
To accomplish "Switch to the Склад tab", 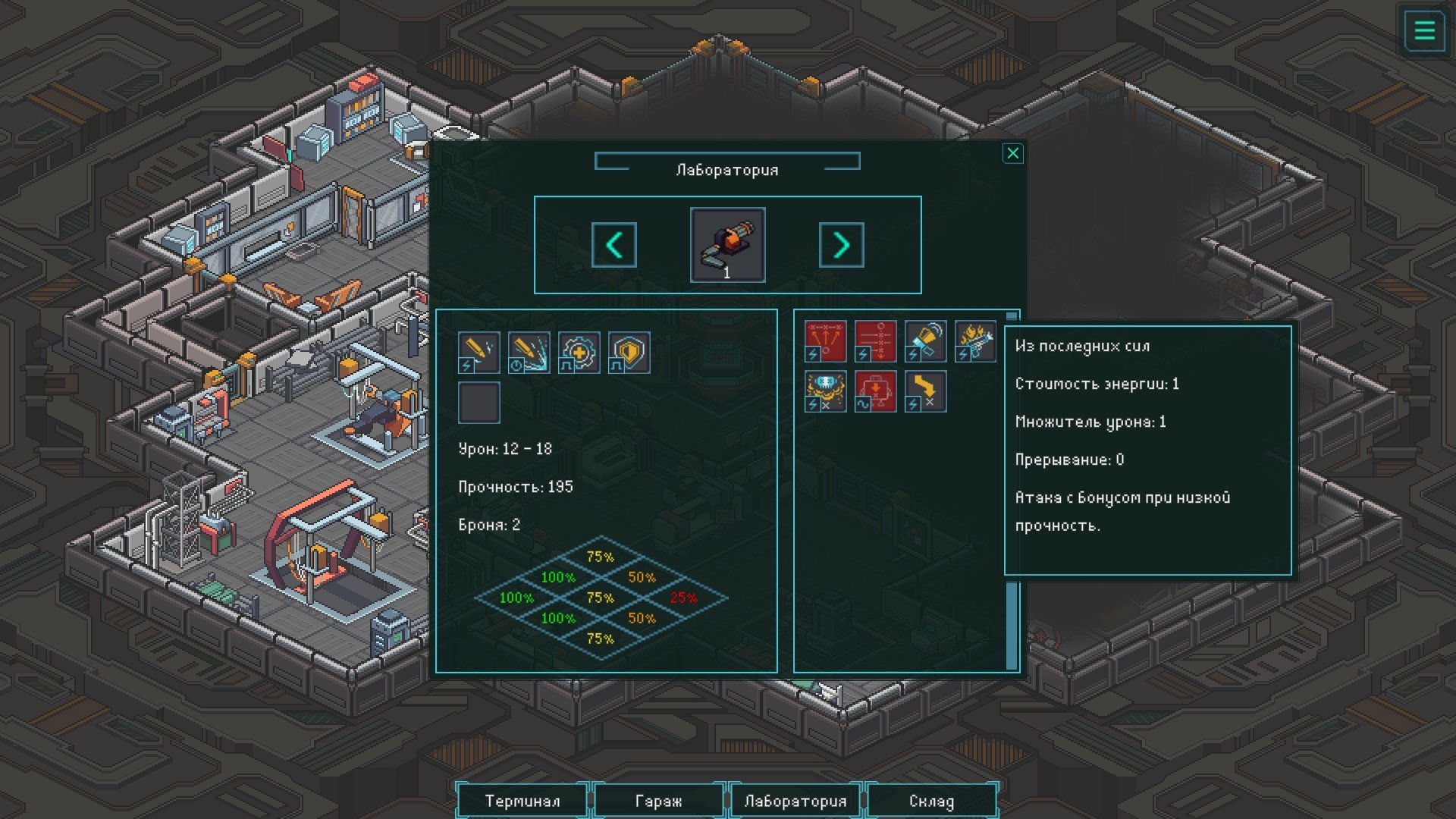I will tap(931, 801).
